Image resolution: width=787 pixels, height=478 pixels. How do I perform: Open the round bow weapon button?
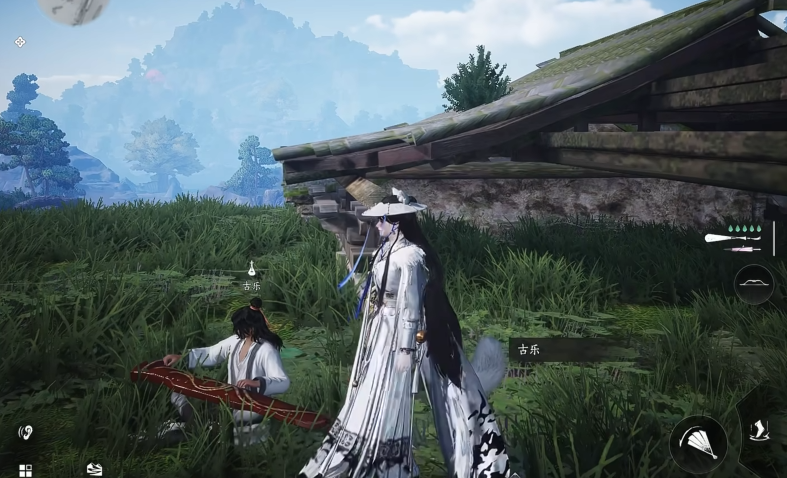[x=754, y=284]
